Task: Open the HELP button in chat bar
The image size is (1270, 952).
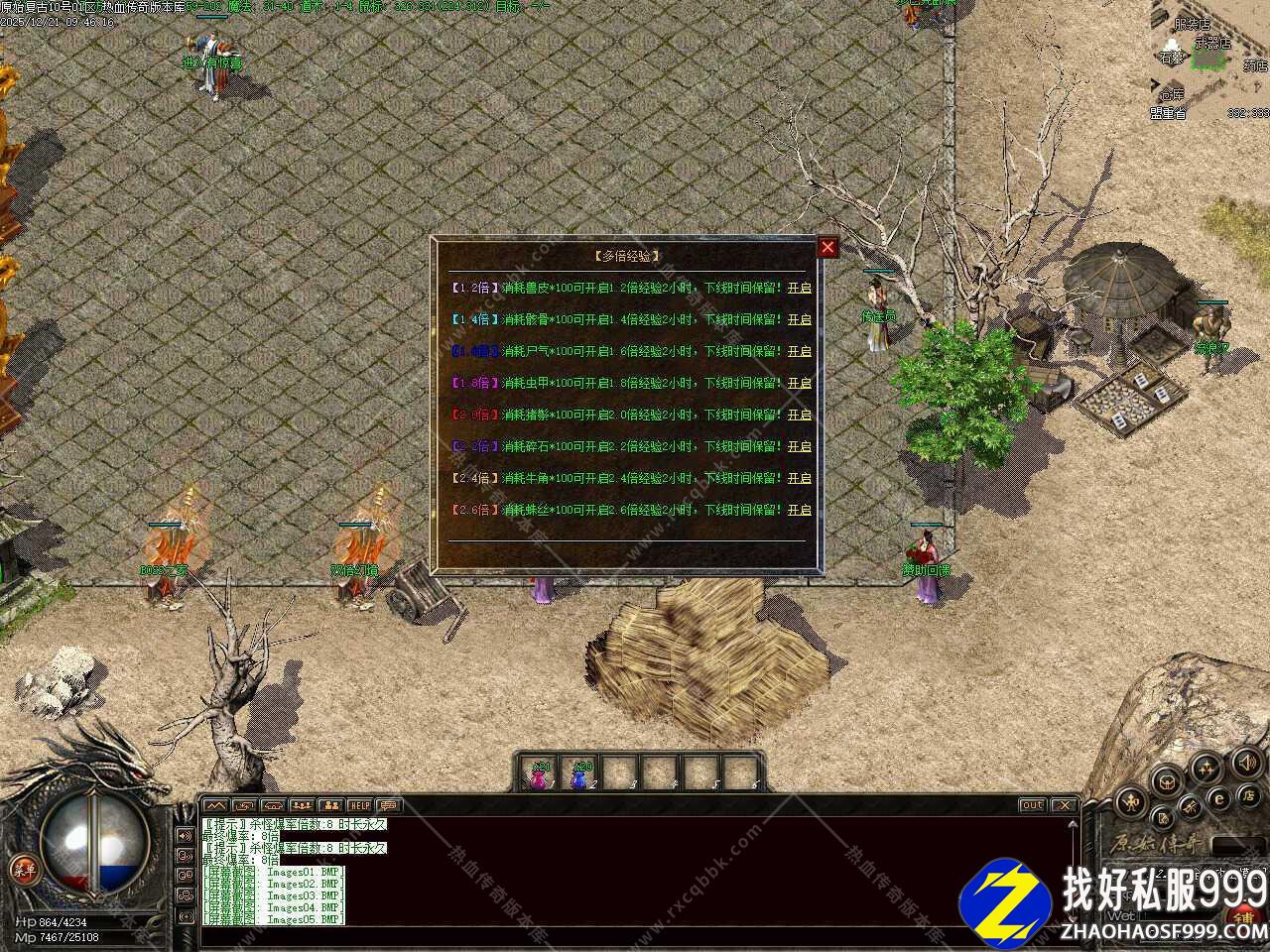Action: tap(359, 805)
